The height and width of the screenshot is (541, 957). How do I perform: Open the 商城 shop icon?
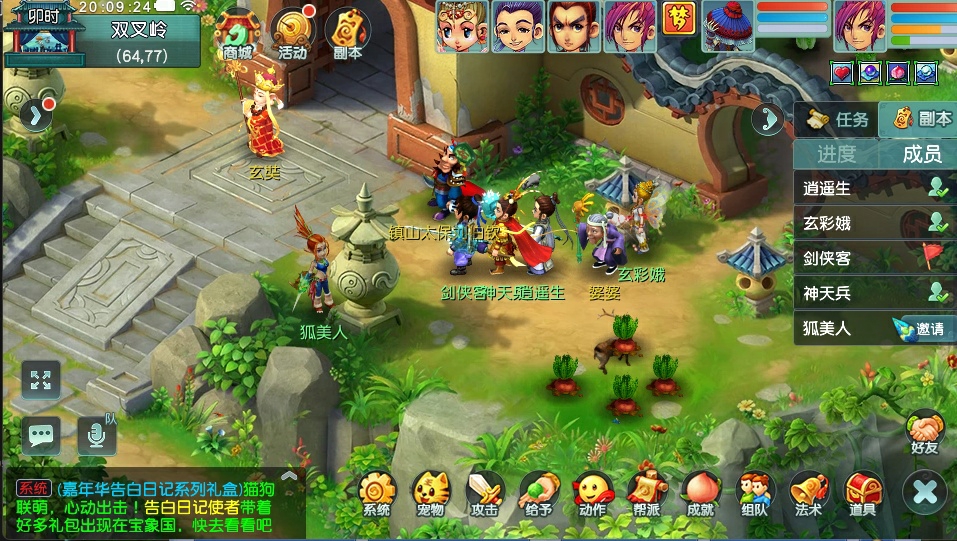(238, 35)
